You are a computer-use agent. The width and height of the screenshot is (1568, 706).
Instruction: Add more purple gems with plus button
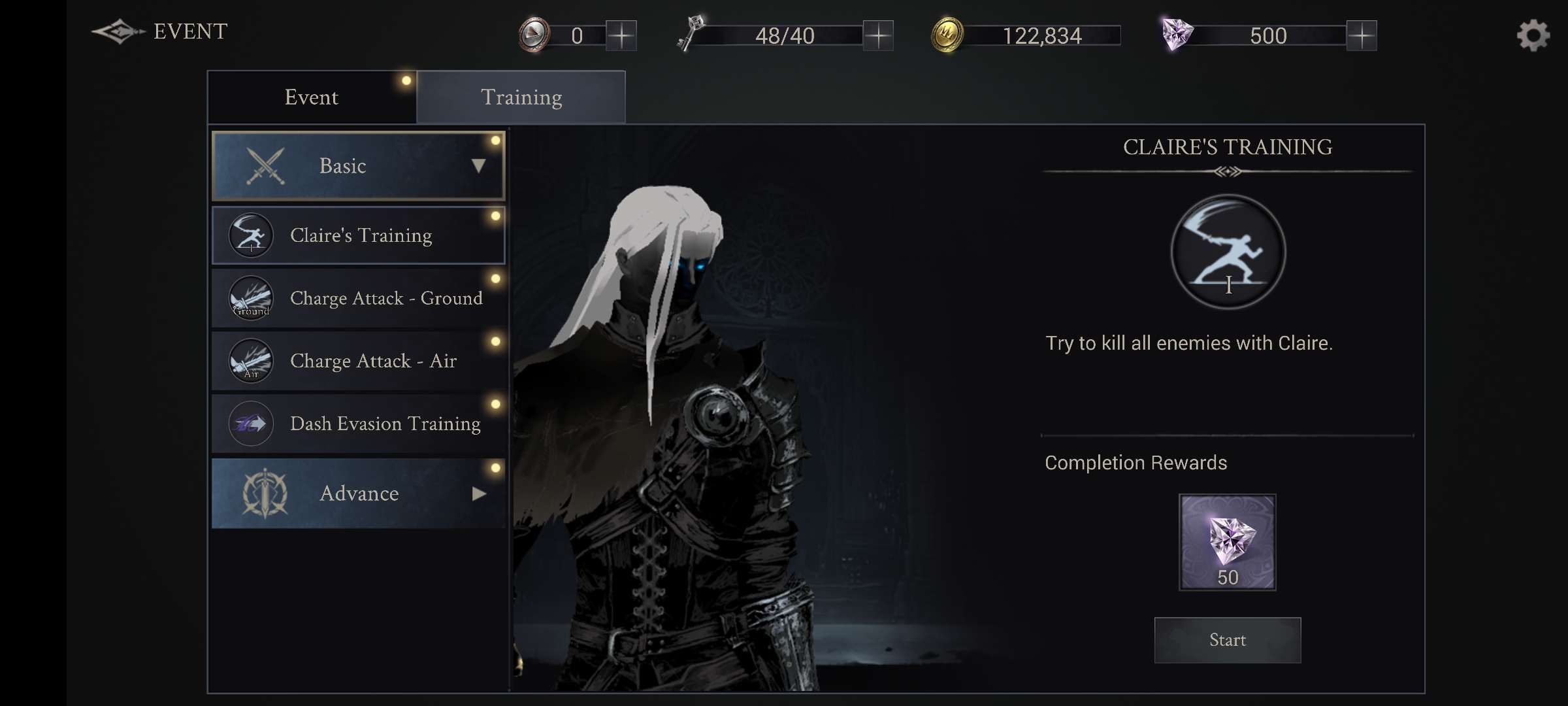tap(1362, 35)
